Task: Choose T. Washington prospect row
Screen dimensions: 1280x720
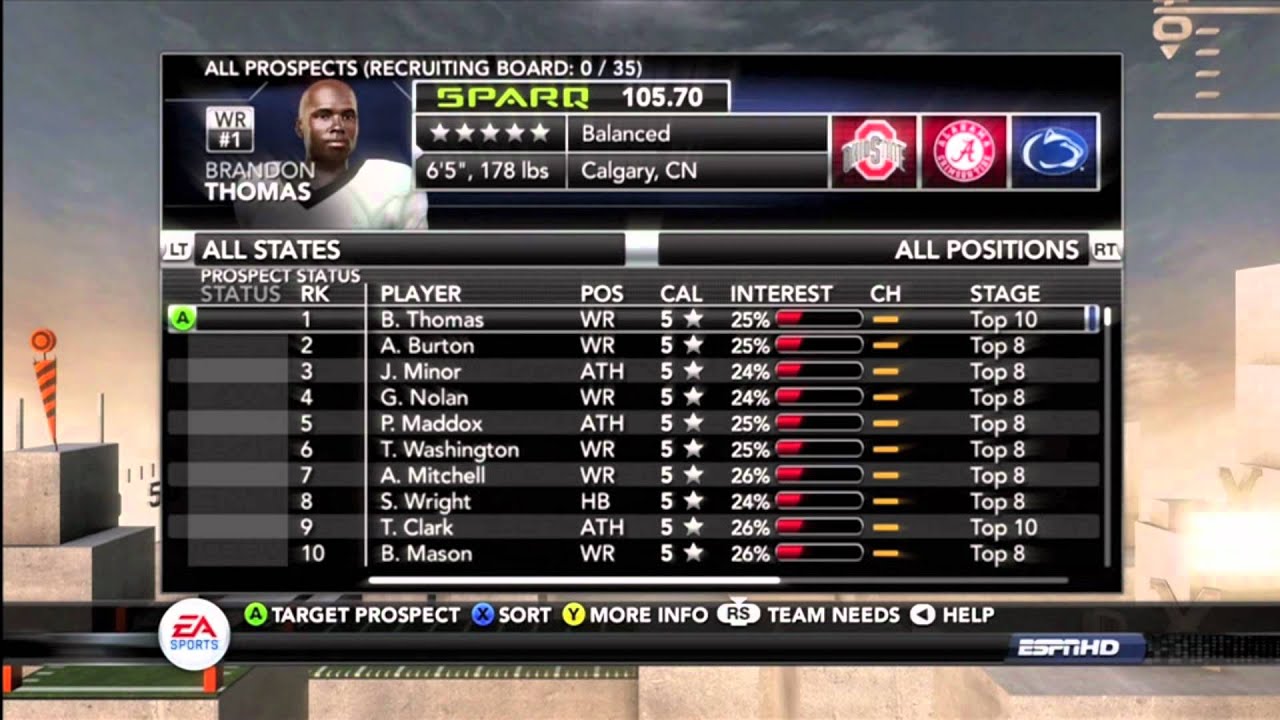Action: pos(449,450)
